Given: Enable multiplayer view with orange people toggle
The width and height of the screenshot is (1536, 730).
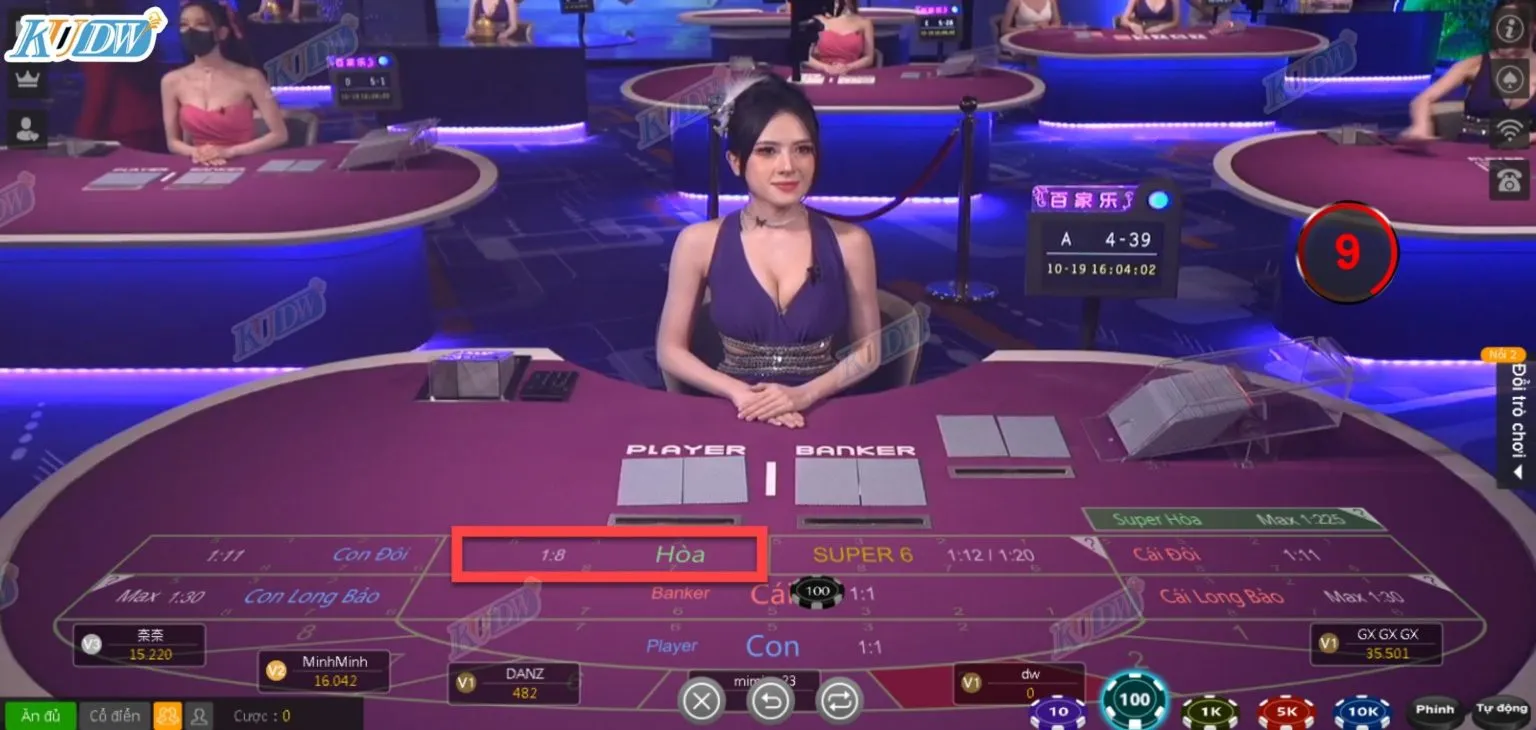Looking at the screenshot, I should 168,714.
